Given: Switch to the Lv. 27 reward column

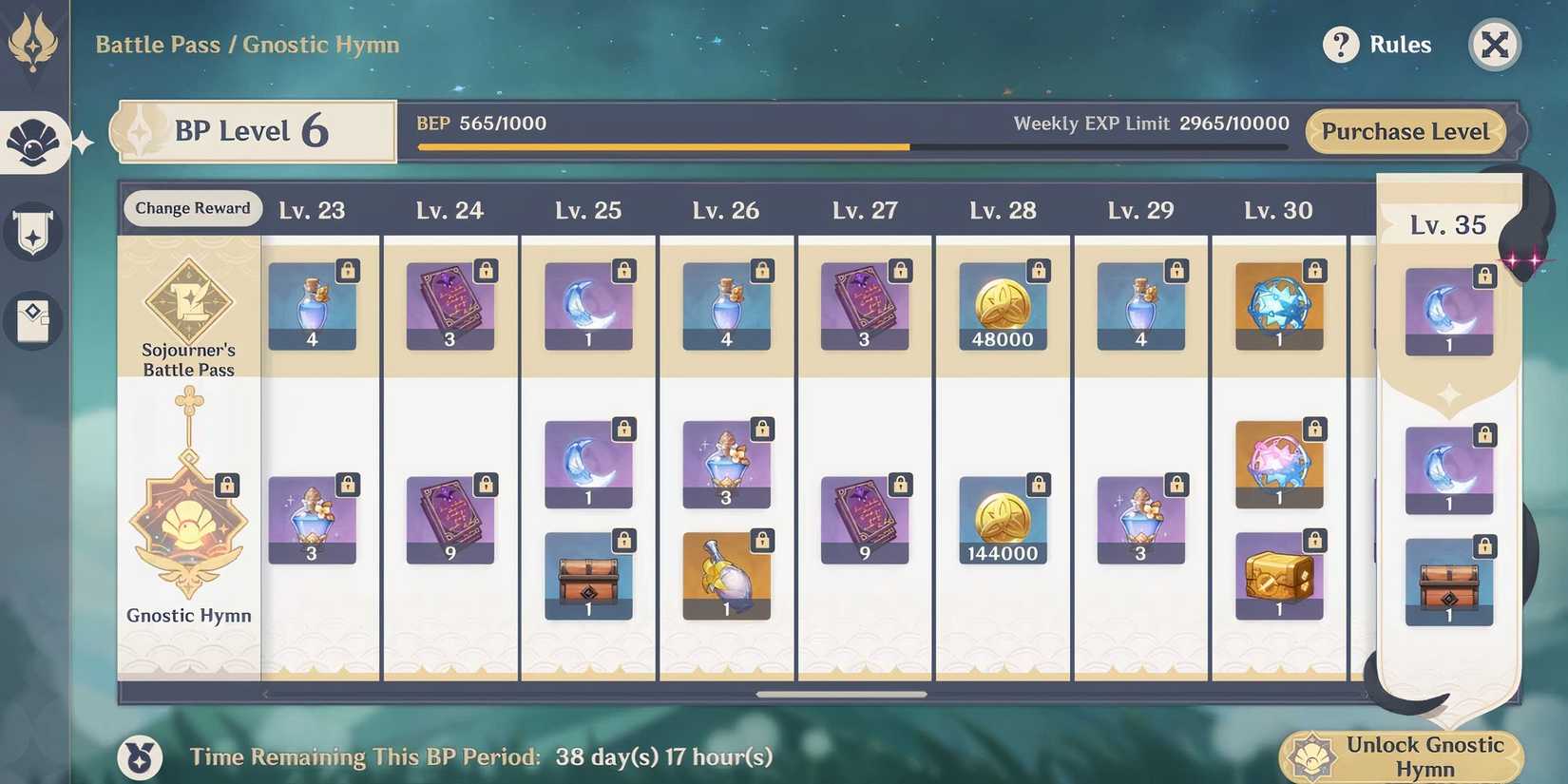Looking at the screenshot, I should coord(865,210).
